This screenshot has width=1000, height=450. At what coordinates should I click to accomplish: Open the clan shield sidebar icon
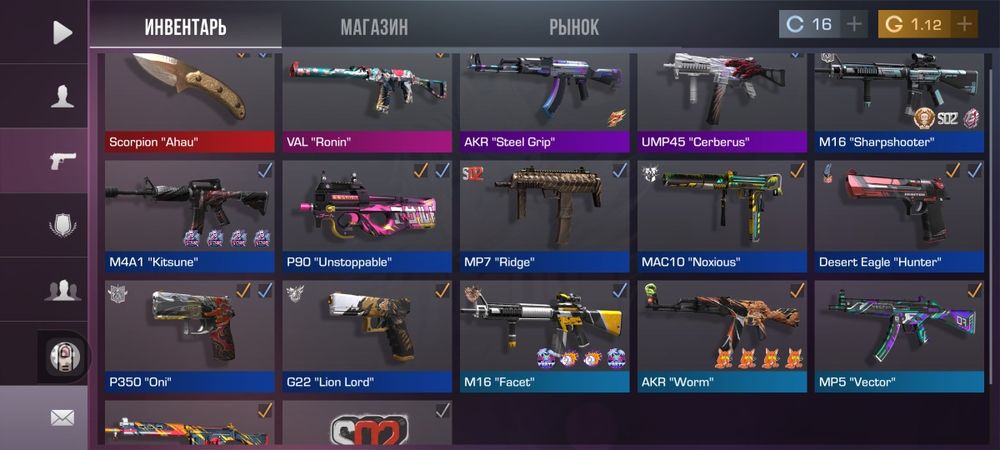(62, 225)
